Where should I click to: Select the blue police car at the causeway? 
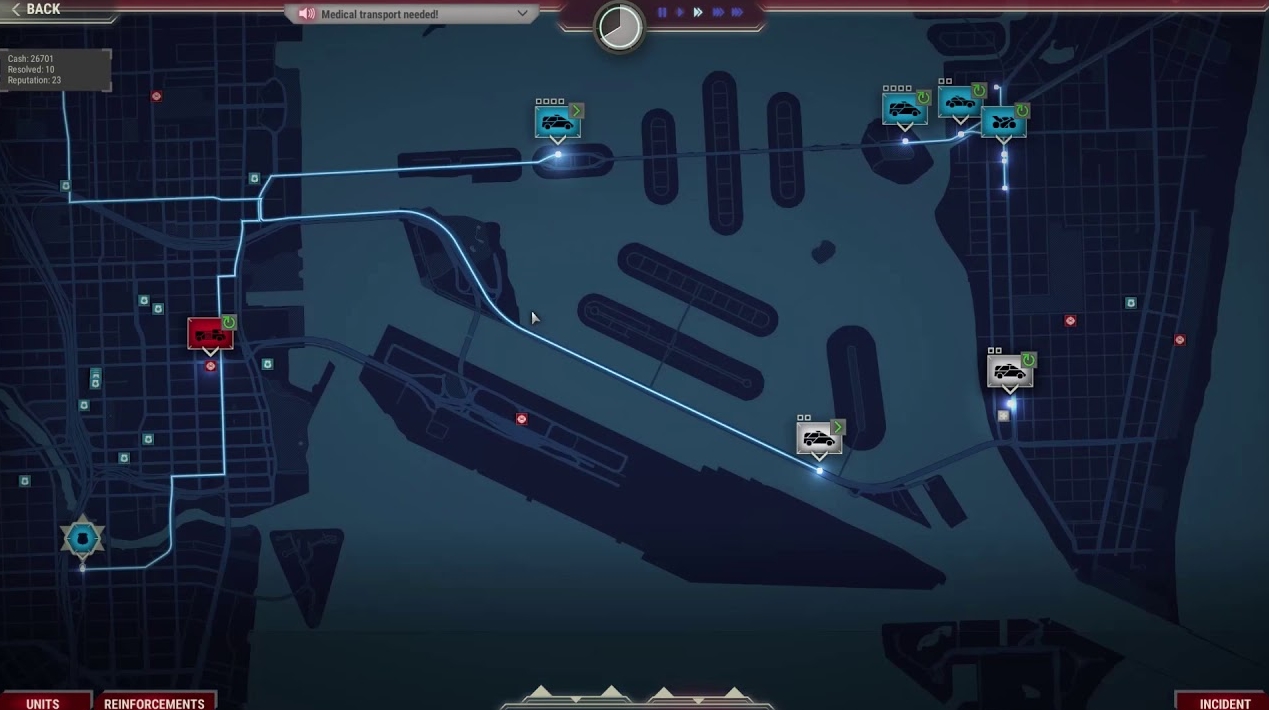557,123
